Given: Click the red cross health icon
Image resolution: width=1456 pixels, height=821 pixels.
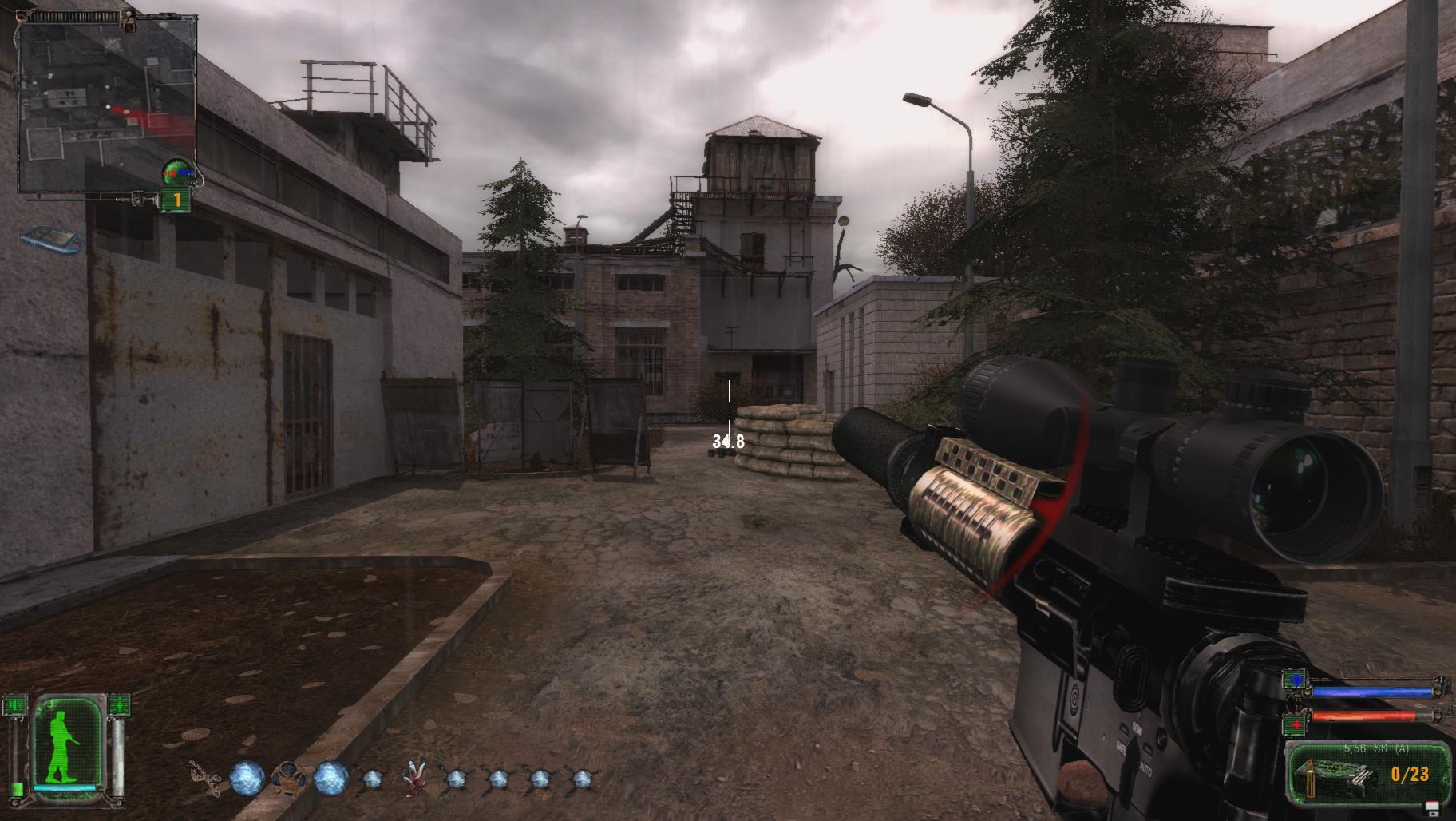Looking at the screenshot, I should [1295, 724].
